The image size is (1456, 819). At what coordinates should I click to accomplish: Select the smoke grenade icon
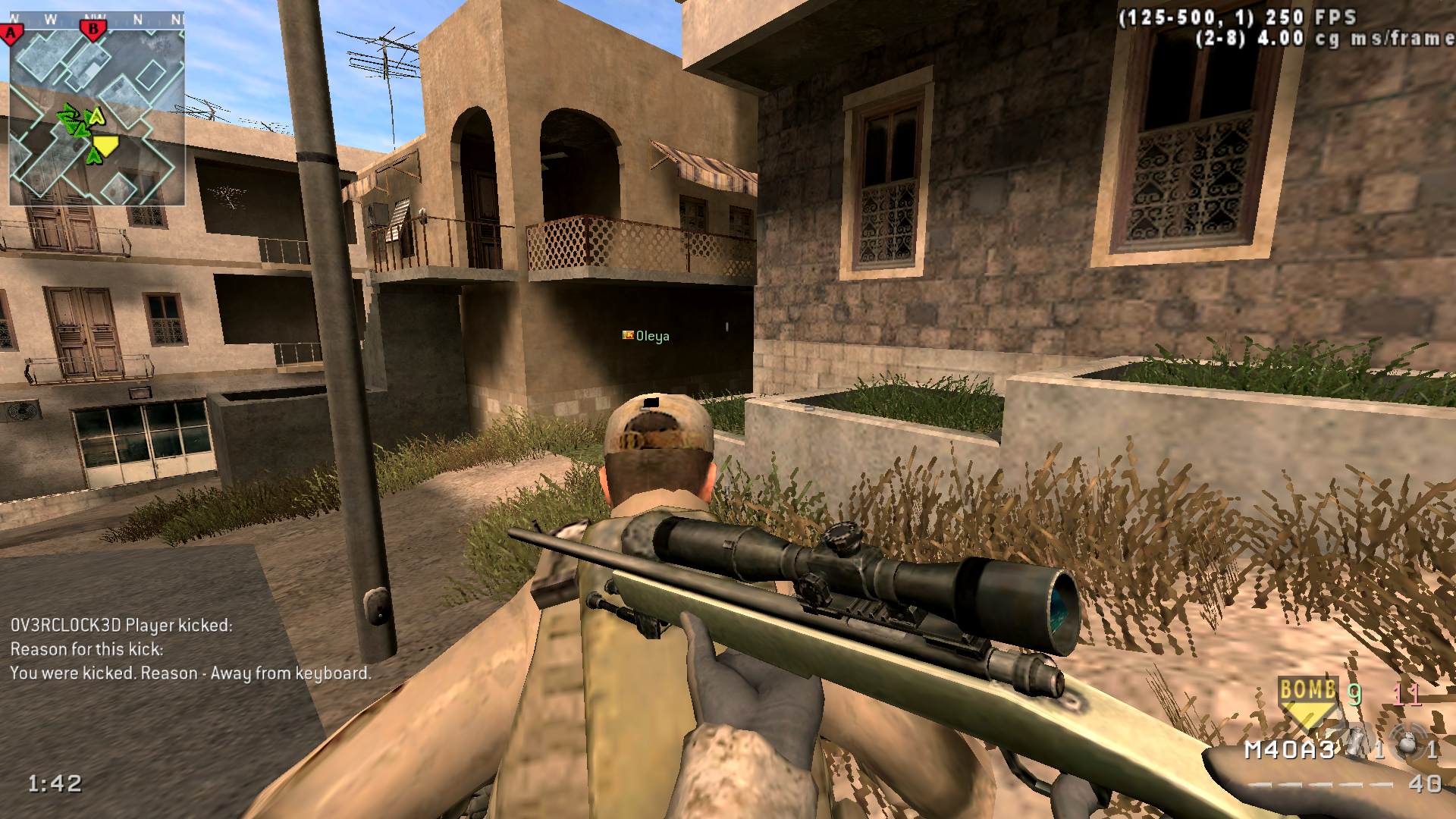click(x=1355, y=748)
